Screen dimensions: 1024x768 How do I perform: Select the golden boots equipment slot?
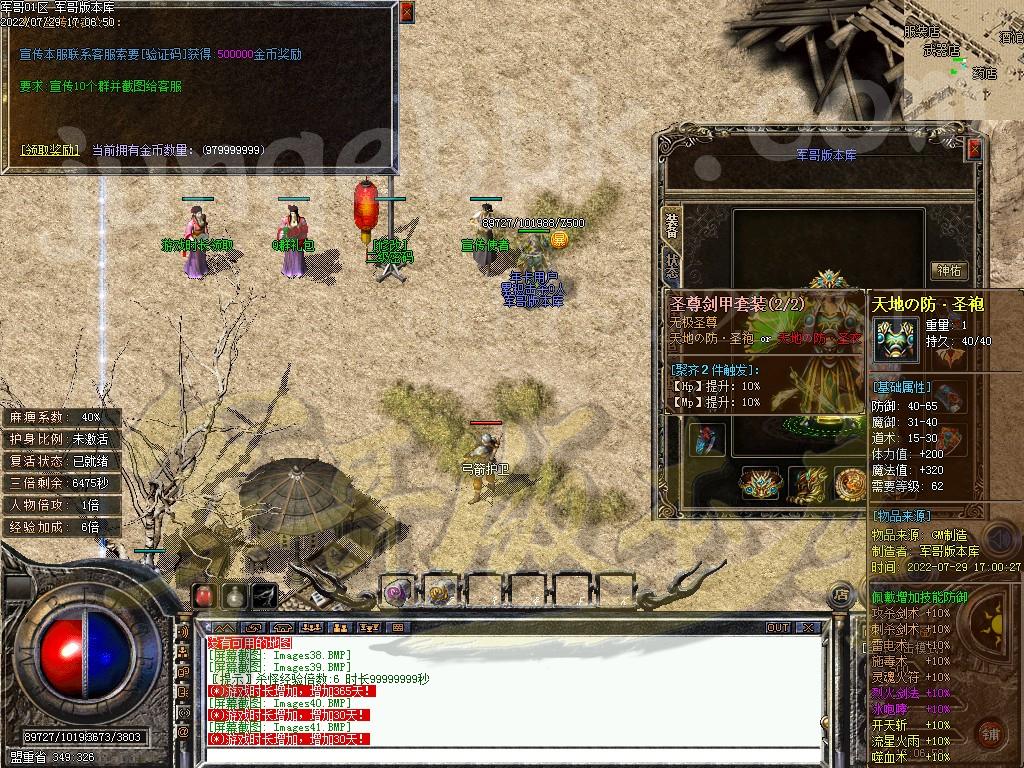[x=806, y=484]
